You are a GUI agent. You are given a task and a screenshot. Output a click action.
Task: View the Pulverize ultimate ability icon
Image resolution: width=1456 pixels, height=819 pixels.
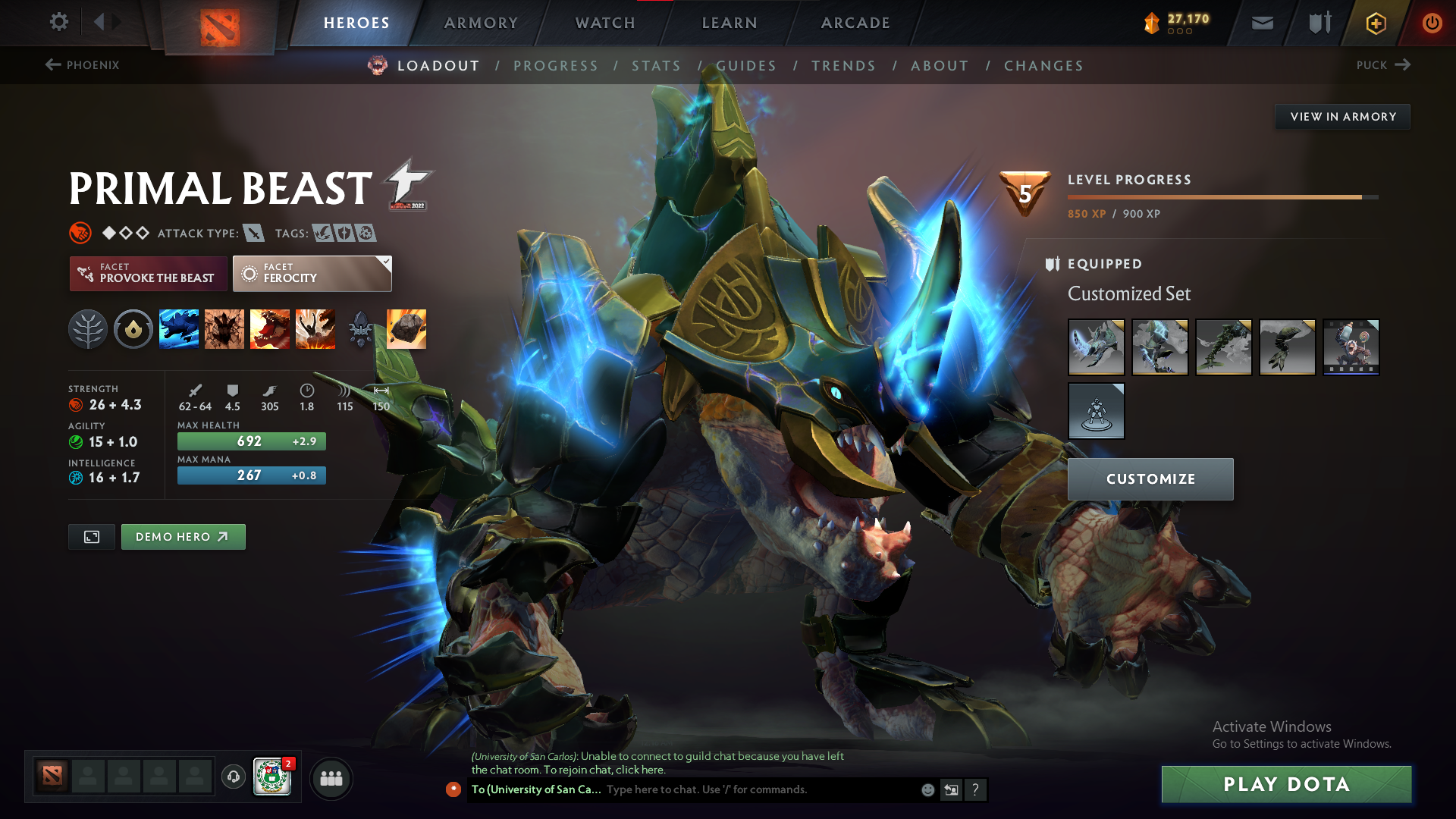tap(315, 328)
